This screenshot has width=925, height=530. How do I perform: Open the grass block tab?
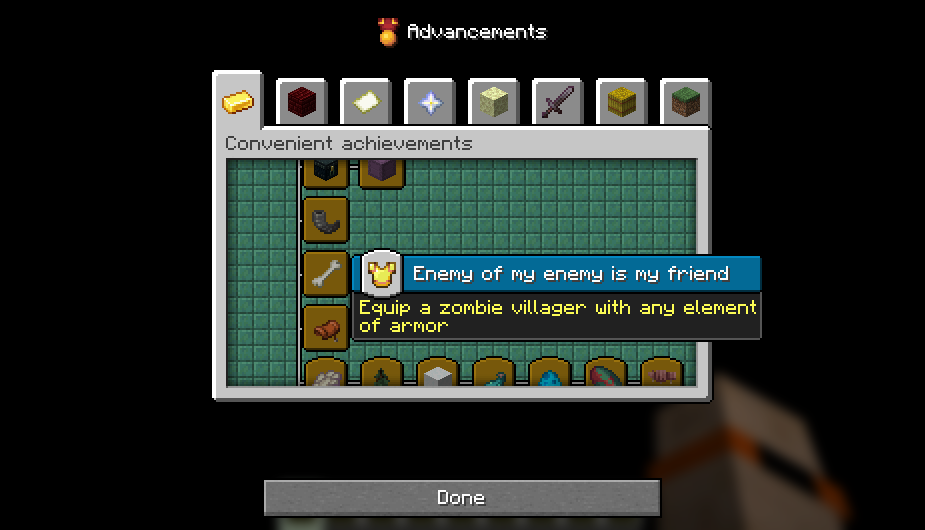685,102
